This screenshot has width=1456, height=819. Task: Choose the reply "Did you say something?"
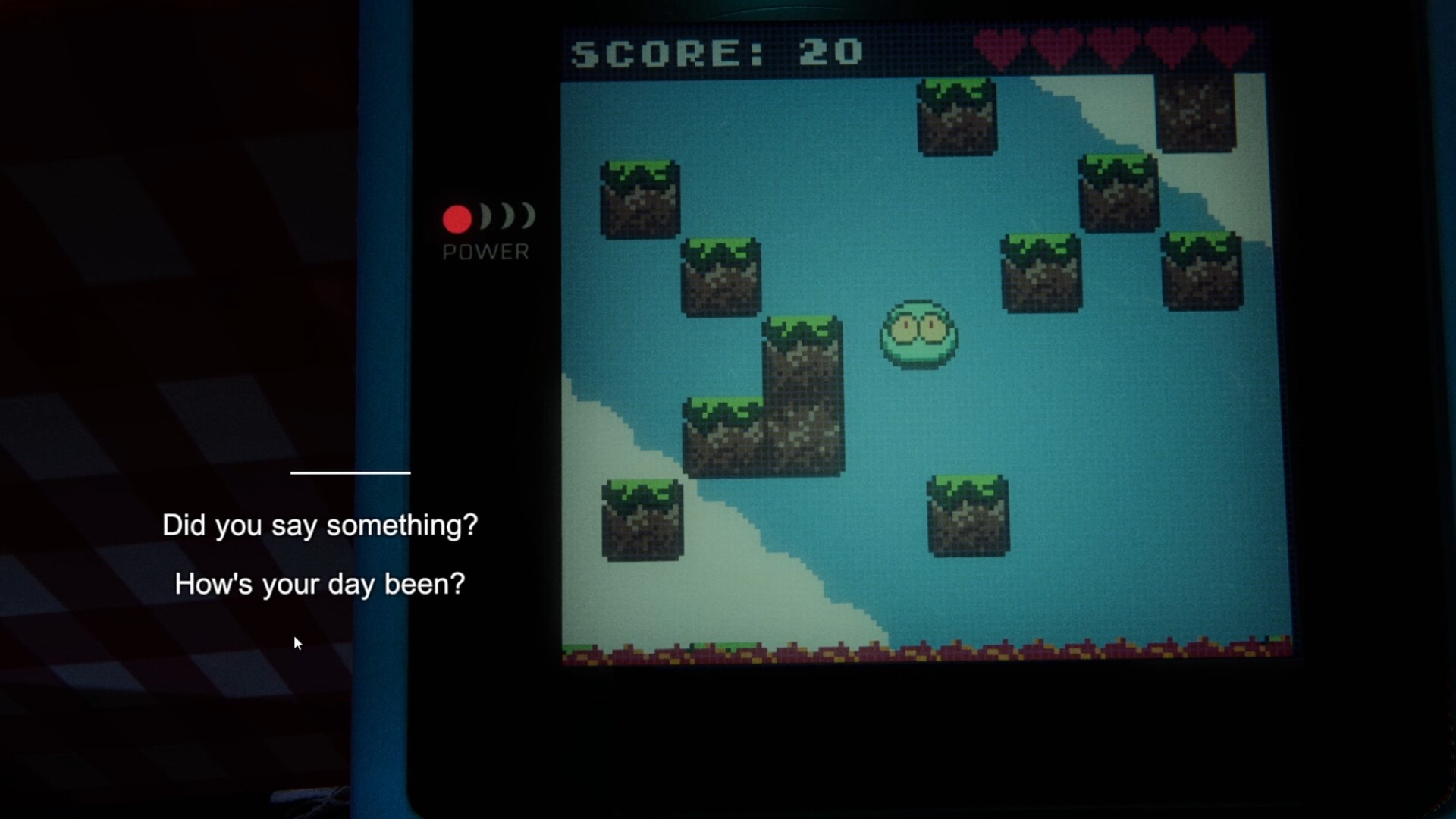point(320,526)
